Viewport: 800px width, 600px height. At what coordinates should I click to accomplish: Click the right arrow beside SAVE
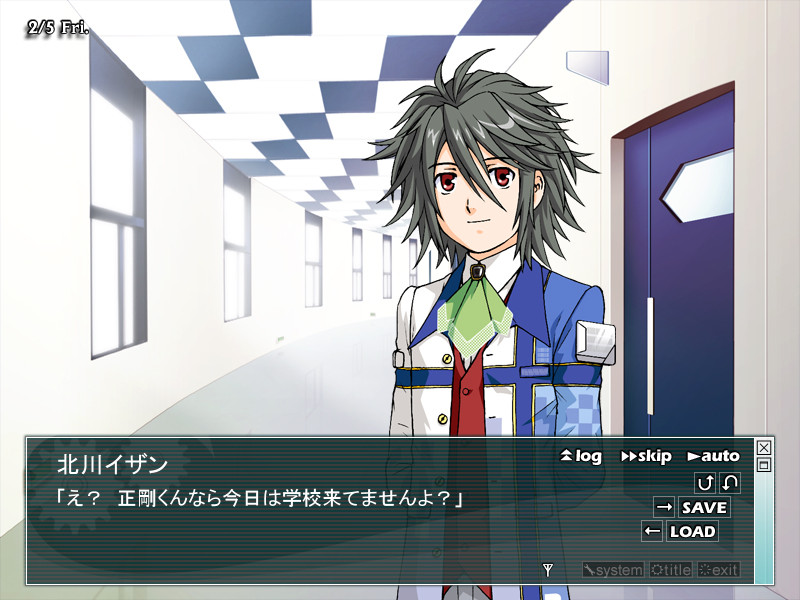(664, 507)
